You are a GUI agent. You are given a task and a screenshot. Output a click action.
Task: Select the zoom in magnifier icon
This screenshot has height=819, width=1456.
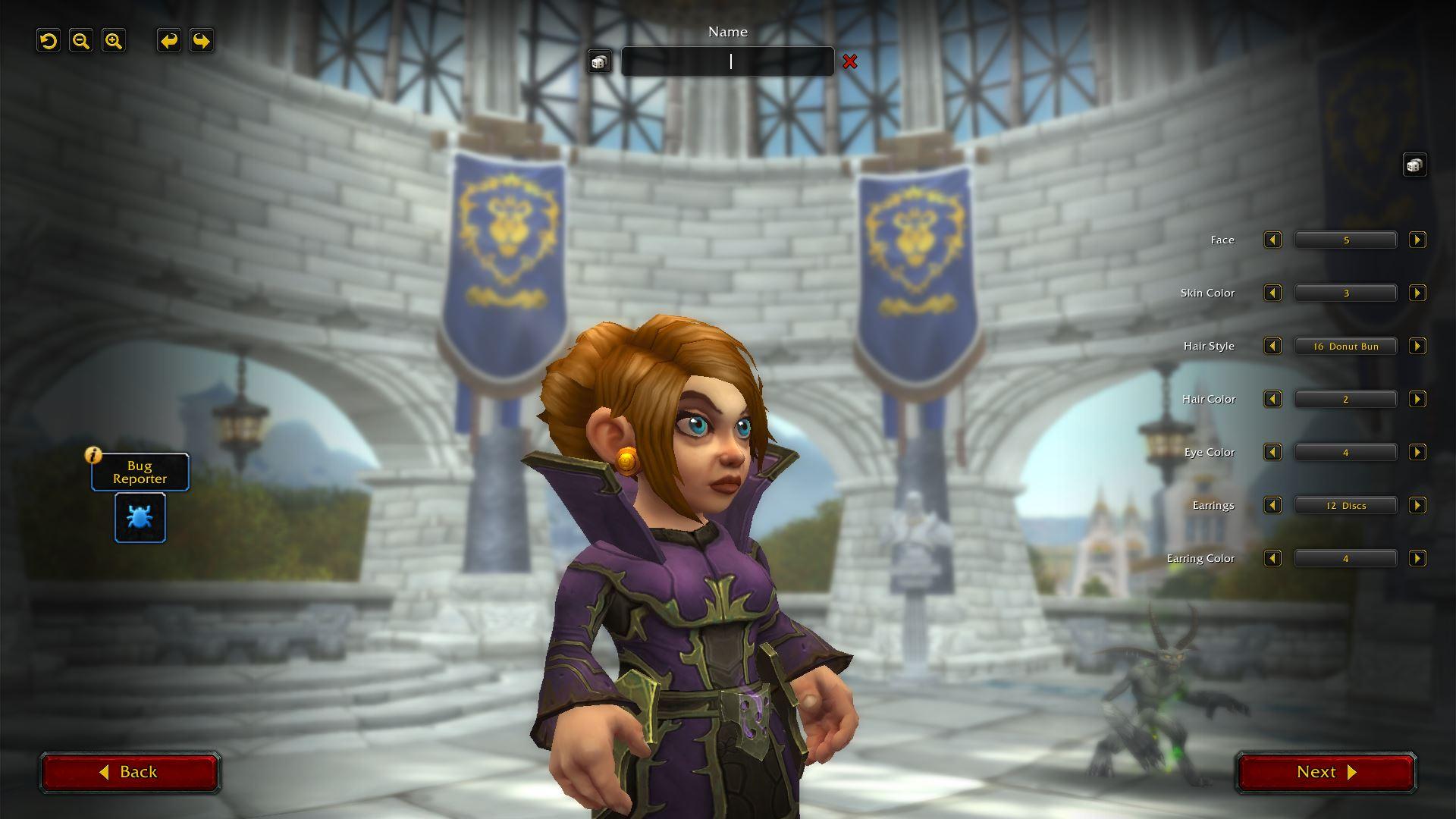[114, 40]
